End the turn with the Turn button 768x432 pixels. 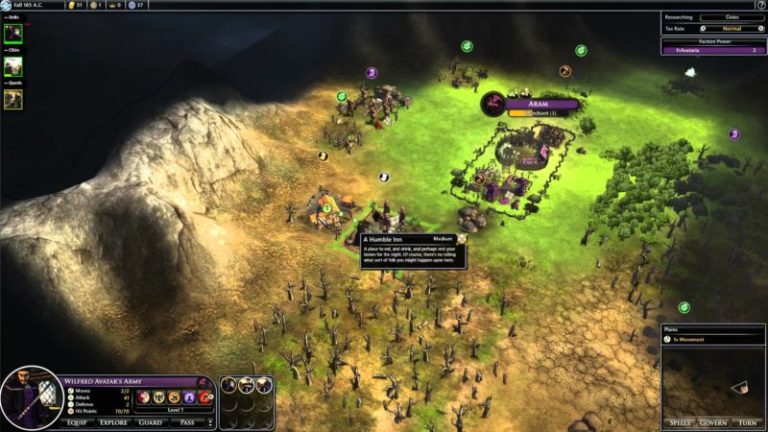[x=748, y=422]
